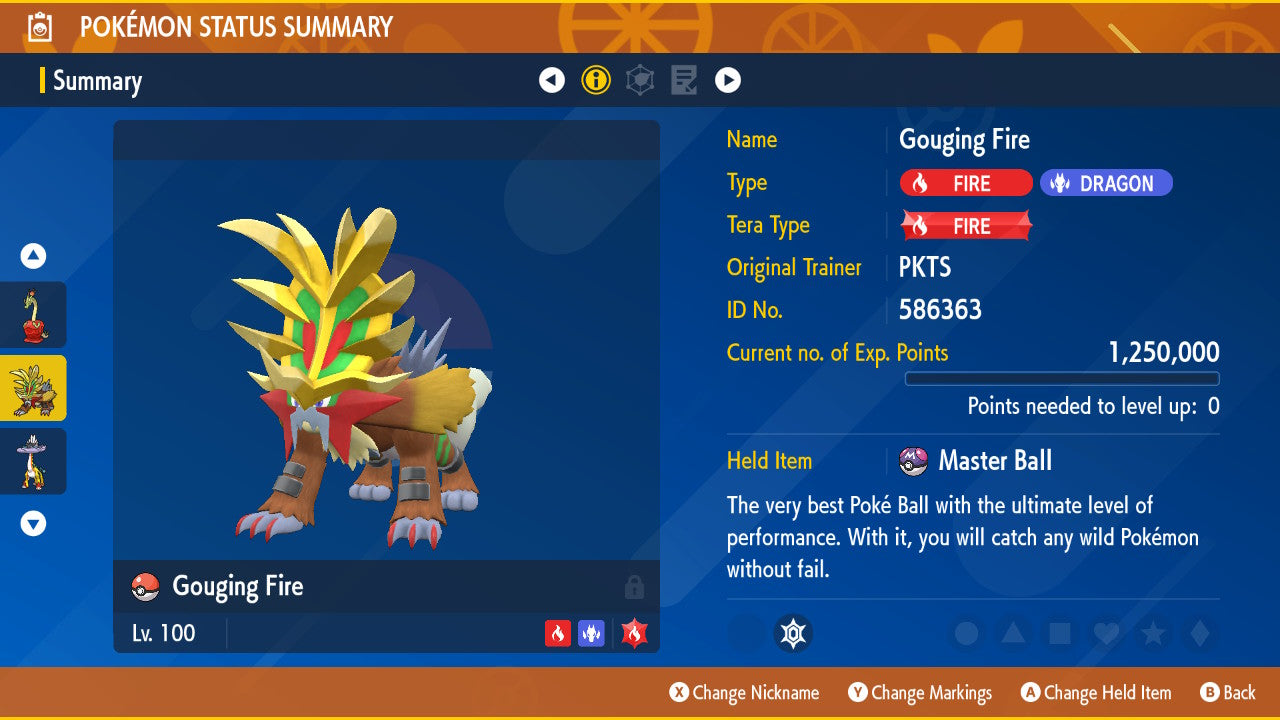Toggle the square marking

pos(1059,634)
